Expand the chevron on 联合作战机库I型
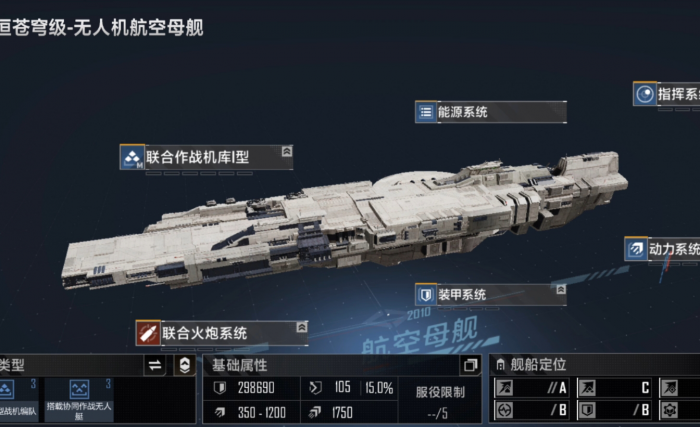The height and width of the screenshot is (427, 700). [x=287, y=151]
